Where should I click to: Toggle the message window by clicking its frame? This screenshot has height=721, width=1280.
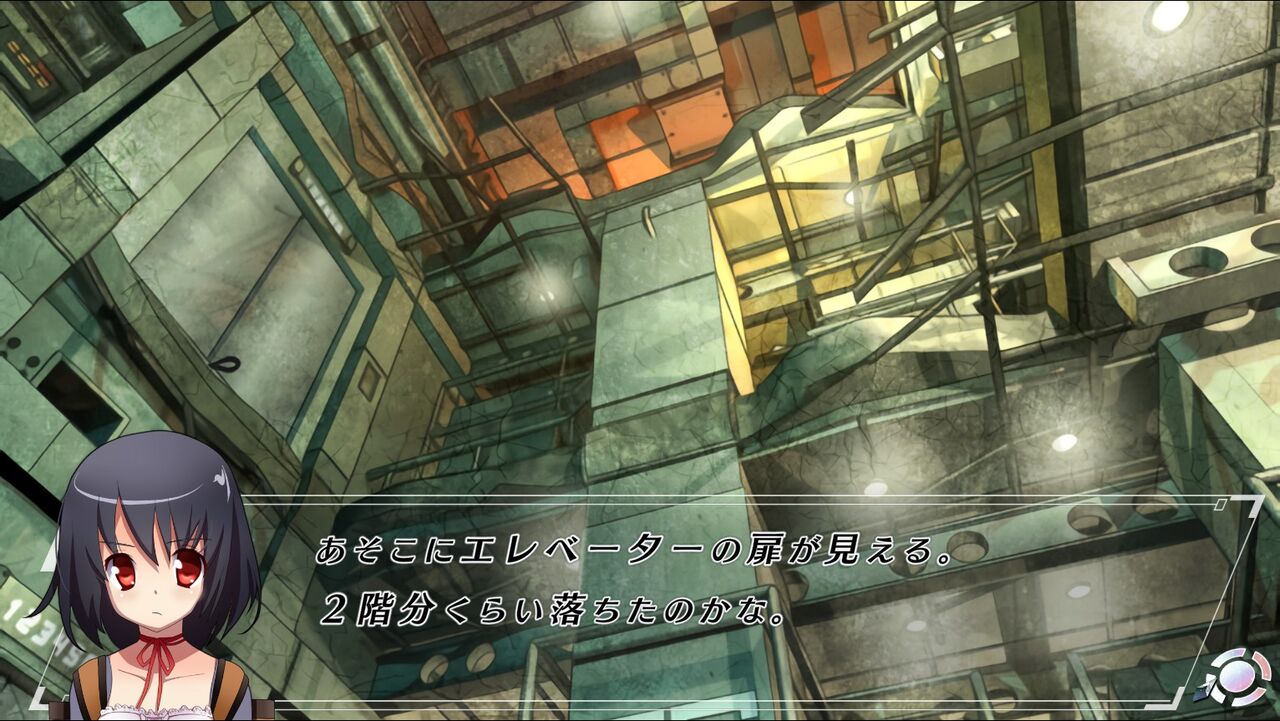click(700, 497)
